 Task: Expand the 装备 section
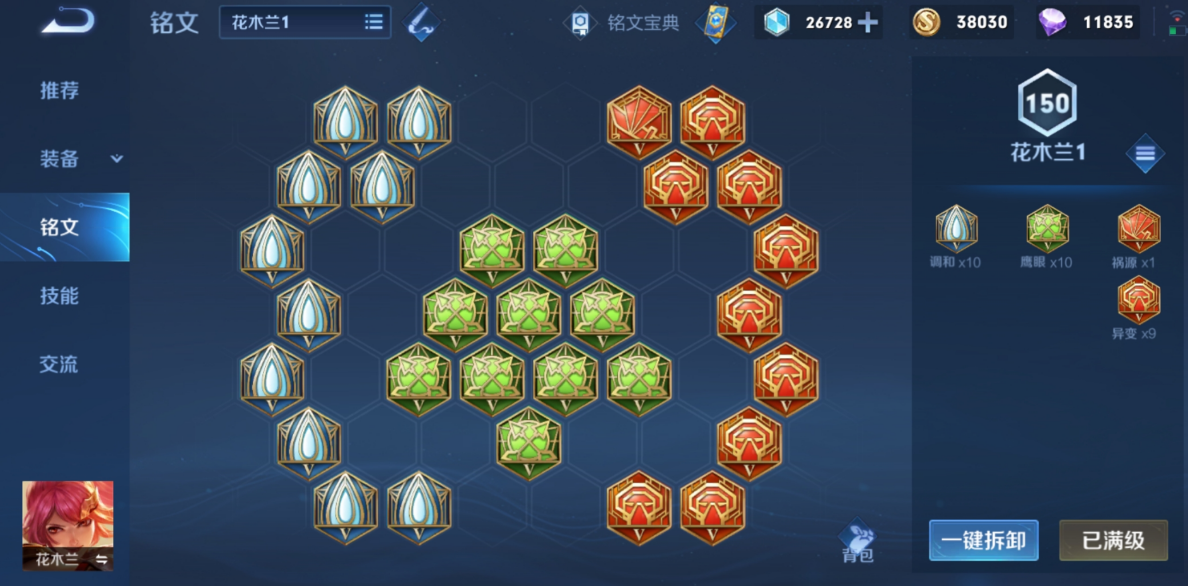tap(80, 159)
